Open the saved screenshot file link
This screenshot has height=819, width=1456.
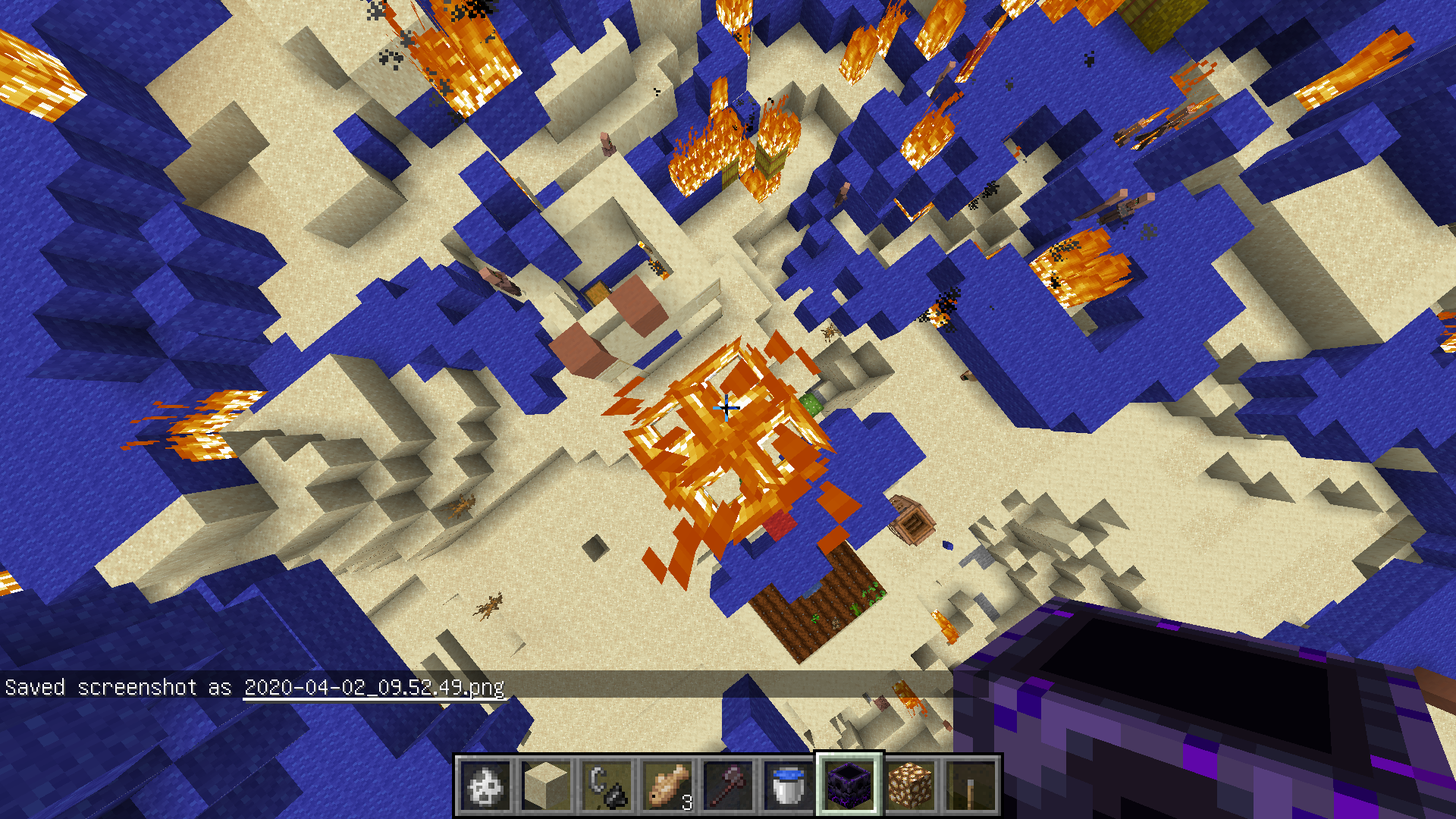(x=374, y=687)
